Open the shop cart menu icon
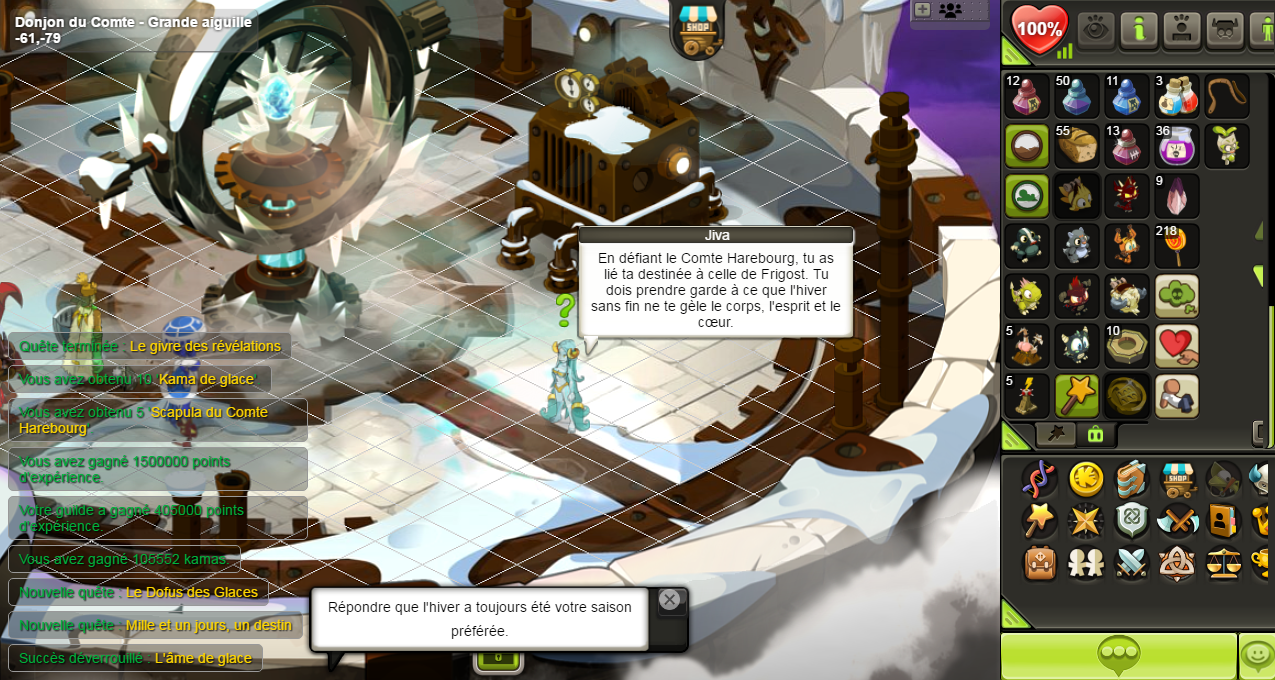Viewport: 1275px width, 680px height. click(1178, 479)
